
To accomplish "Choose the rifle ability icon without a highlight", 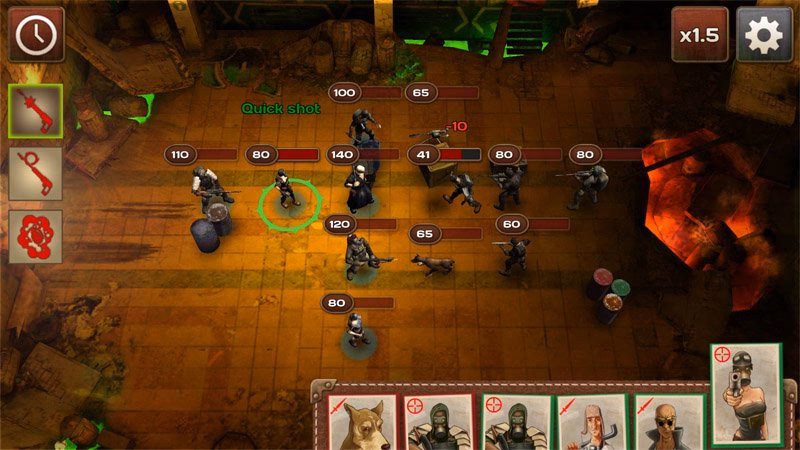I will pyautogui.click(x=36, y=174).
